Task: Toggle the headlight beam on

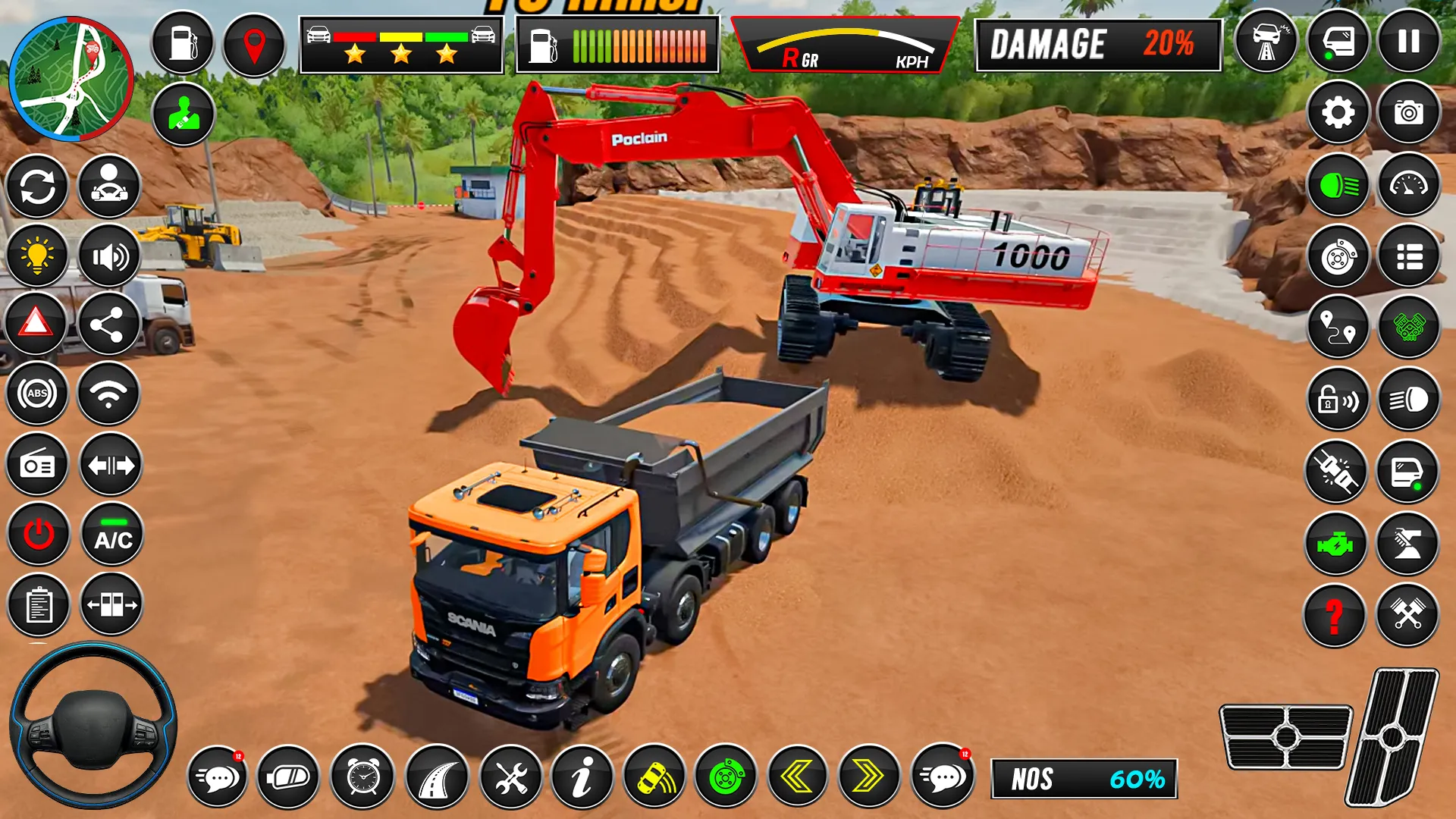Action: click(x=1338, y=184)
